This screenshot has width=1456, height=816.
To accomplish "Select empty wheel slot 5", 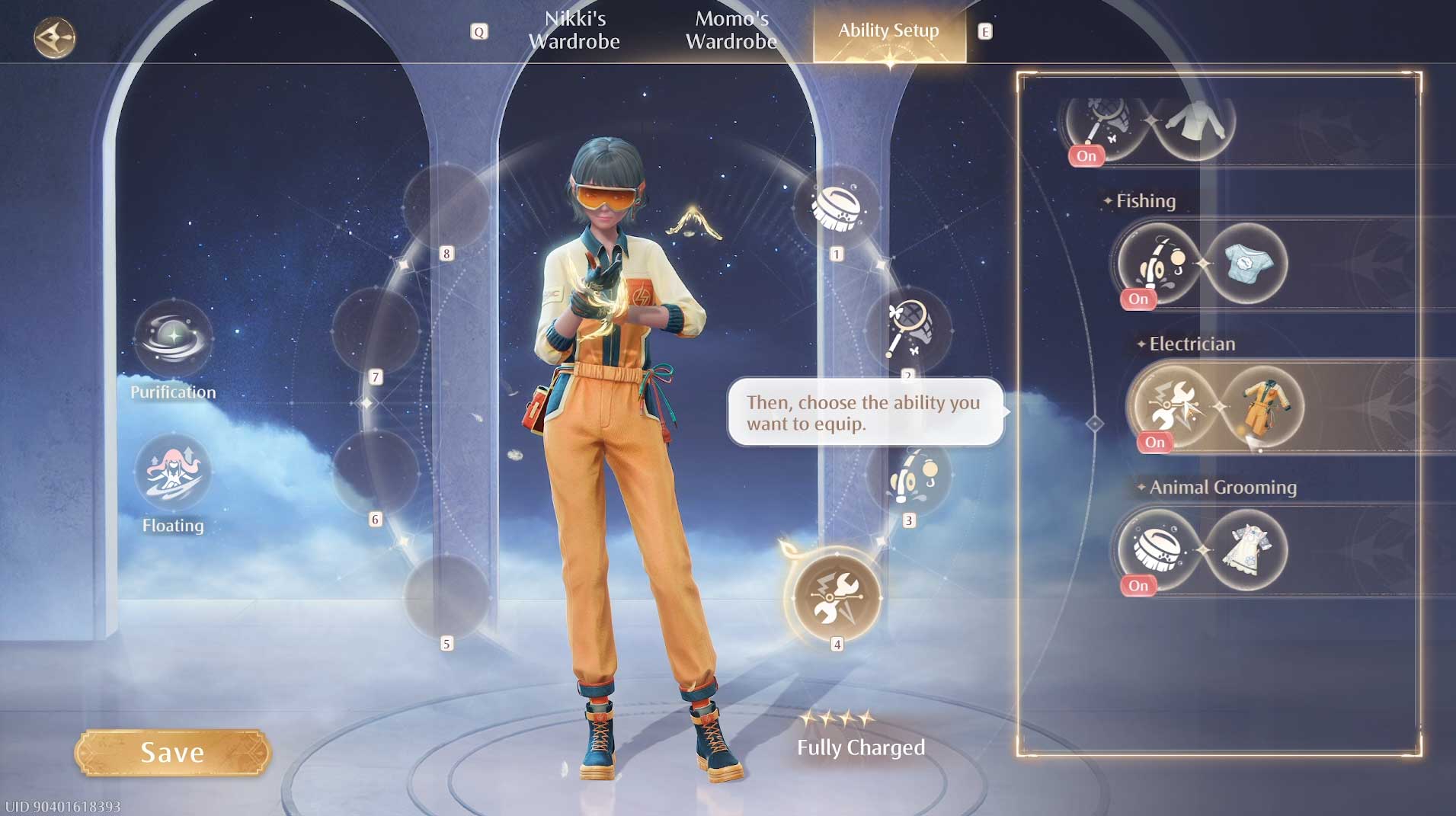I will pos(446,597).
